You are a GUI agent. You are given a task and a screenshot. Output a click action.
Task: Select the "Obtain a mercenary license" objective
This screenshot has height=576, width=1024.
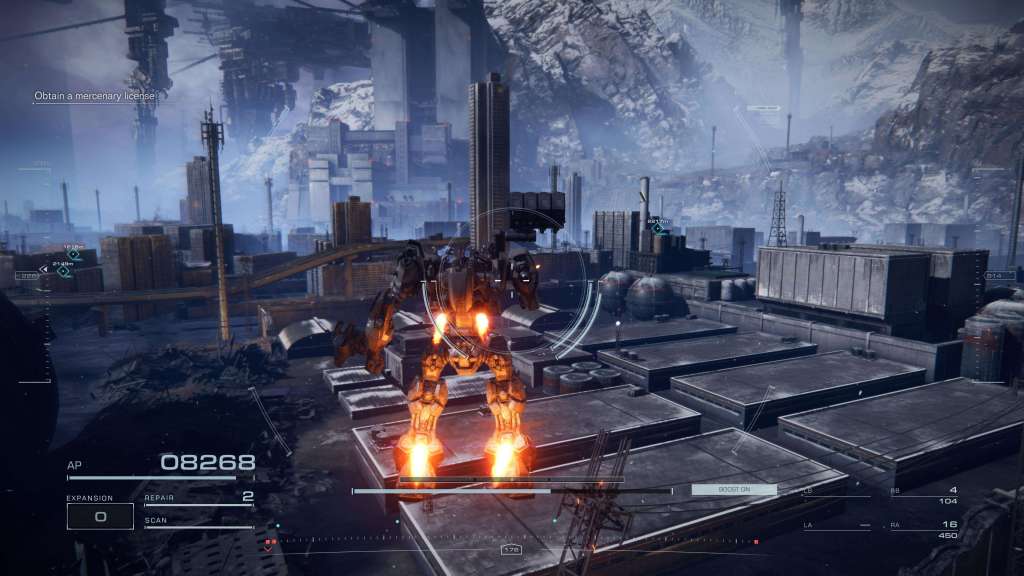[x=95, y=96]
